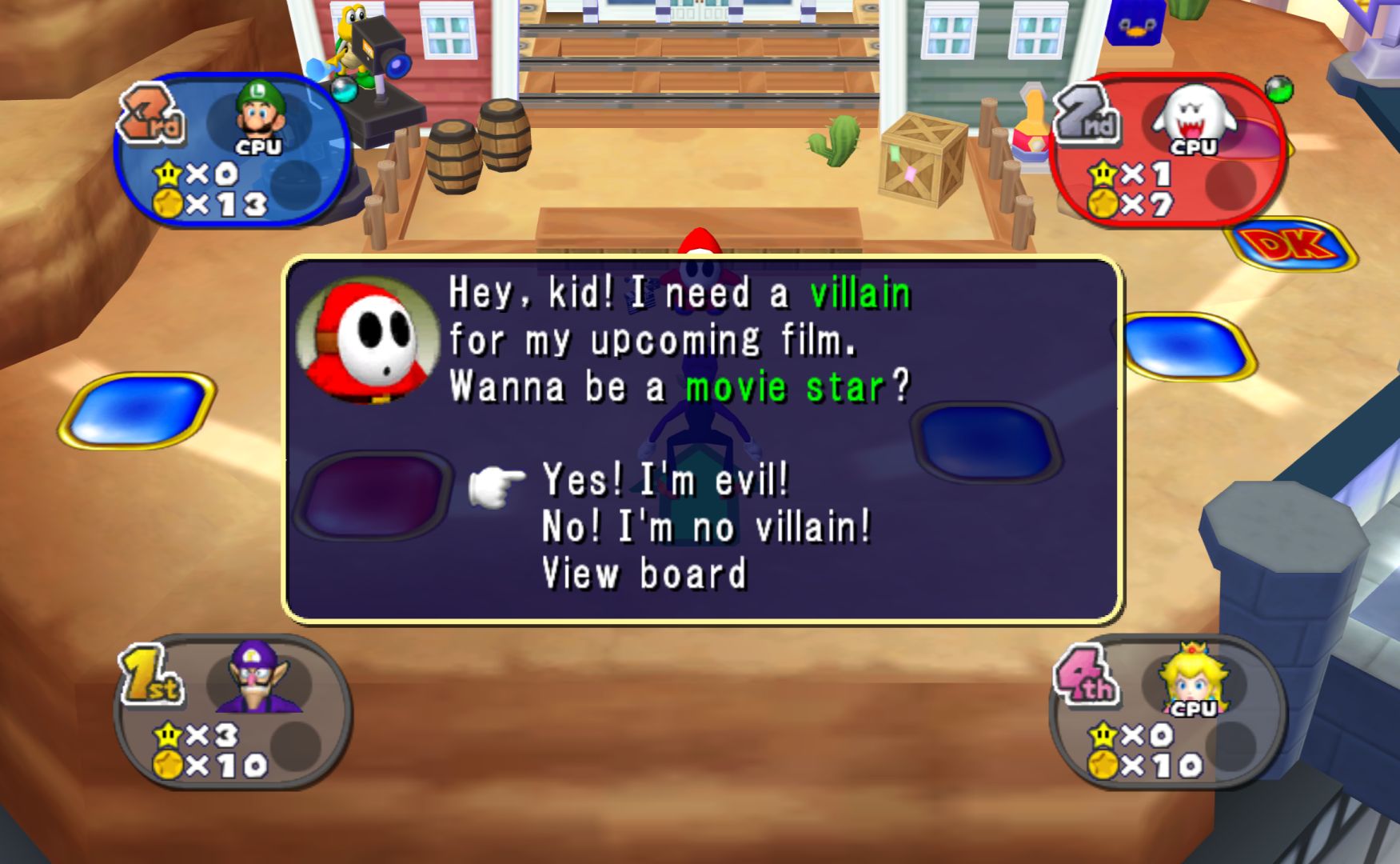
Task: Pick the "View board" option
Action: pos(644,574)
